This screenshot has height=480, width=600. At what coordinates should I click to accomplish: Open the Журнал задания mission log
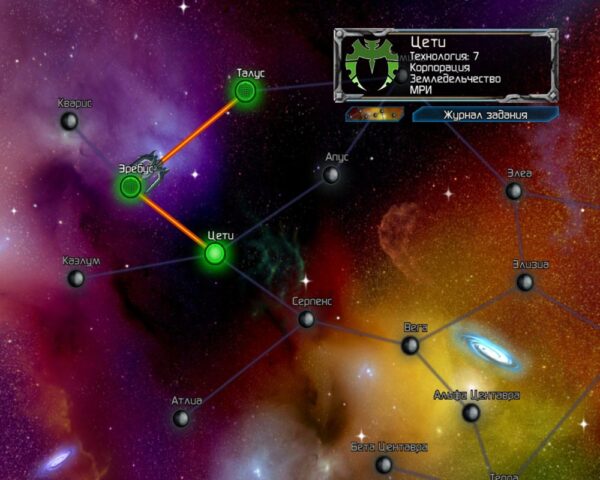pyautogui.click(x=485, y=115)
